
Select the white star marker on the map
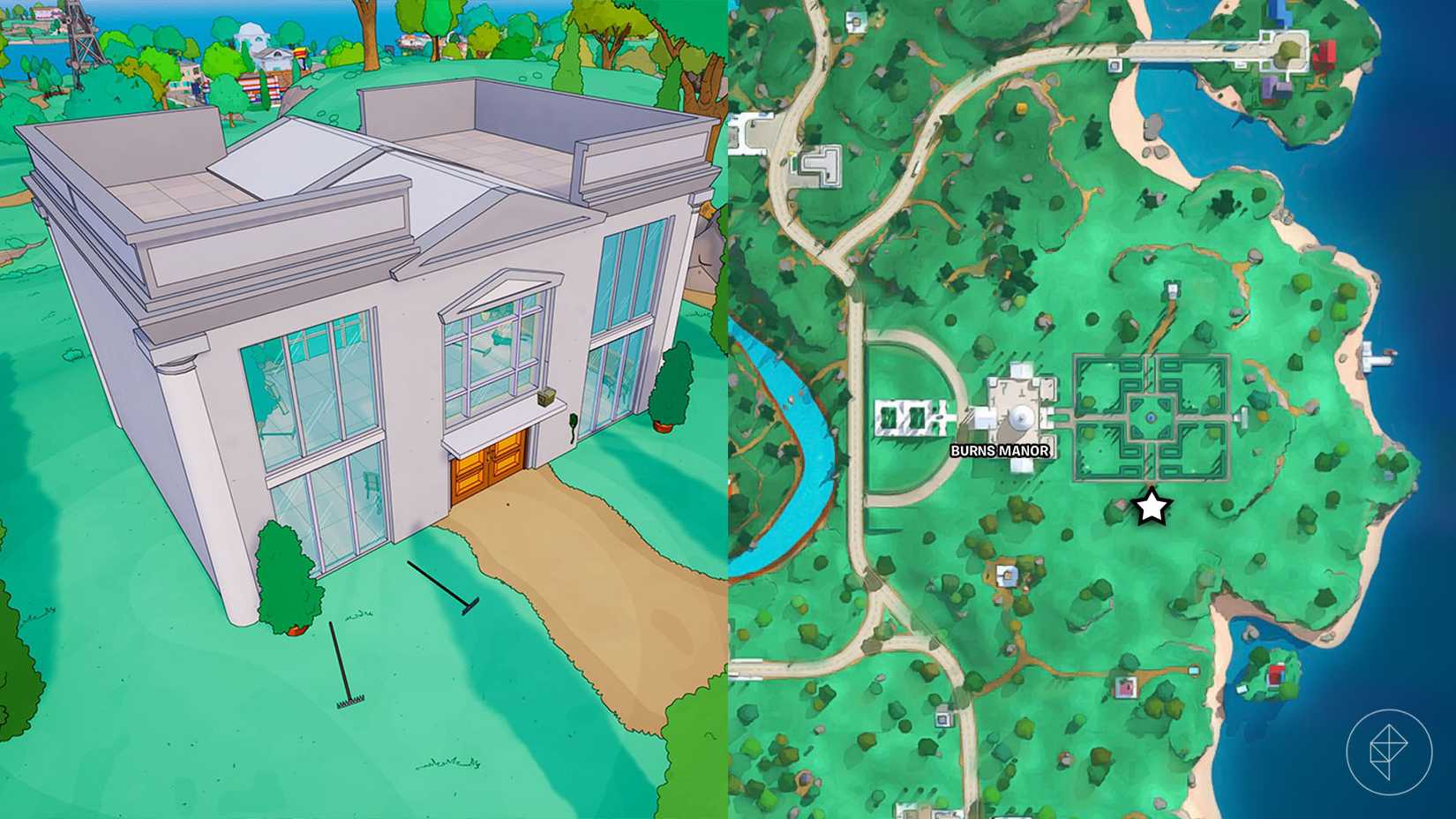click(1150, 506)
